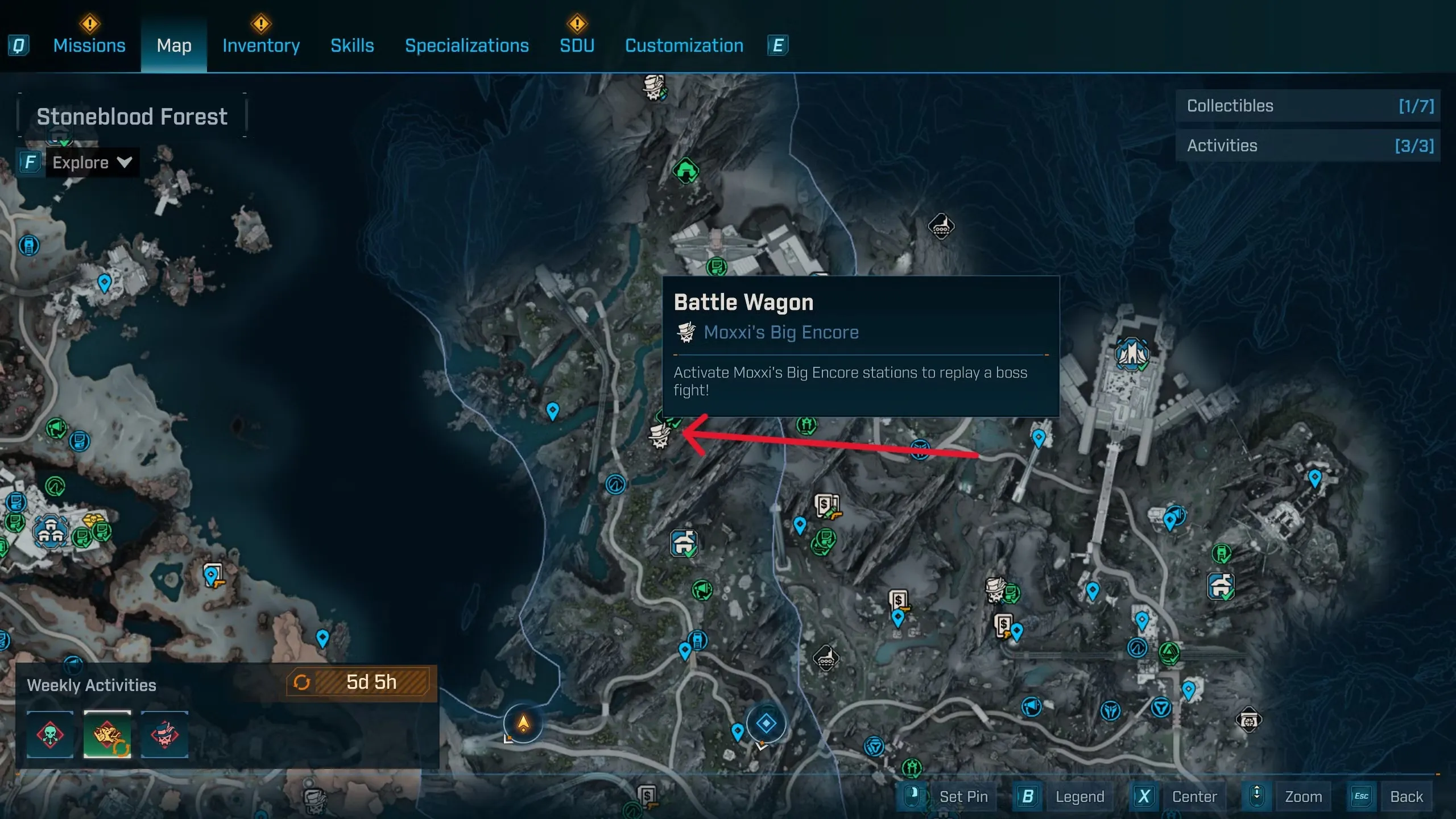Expand the Explore filter dropdown
The height and width of the screenshot is (819, 1456).
91,163
